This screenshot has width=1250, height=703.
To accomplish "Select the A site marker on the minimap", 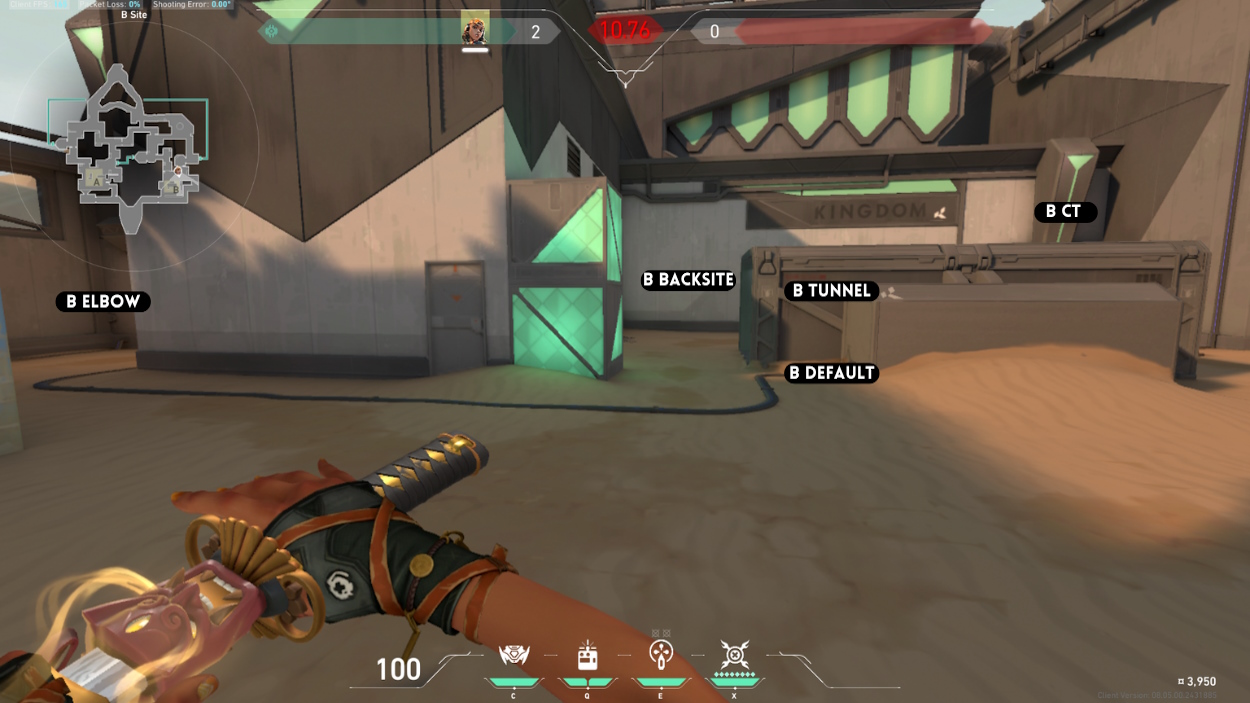I will pyautogui.click(x=96, y=179).
